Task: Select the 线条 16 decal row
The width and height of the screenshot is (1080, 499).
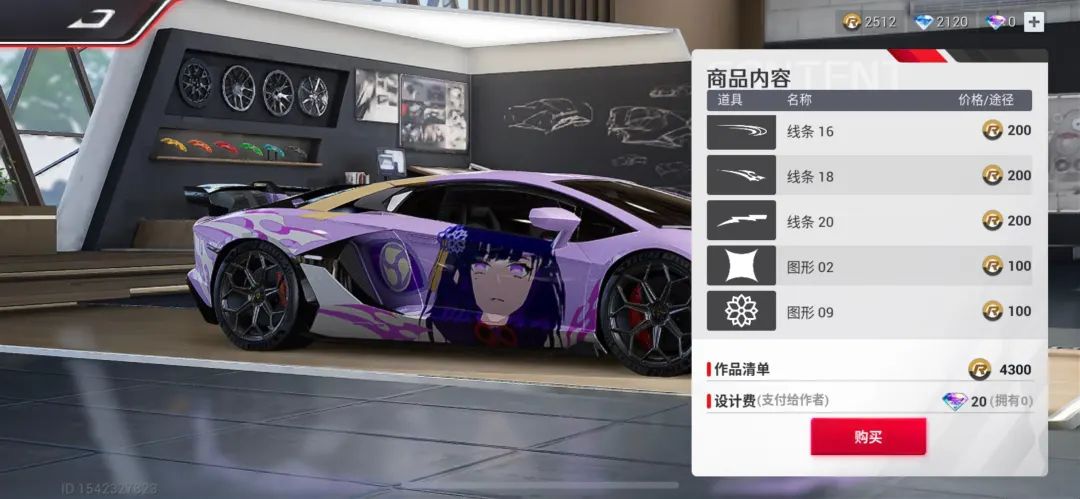Action: point(870,131)
